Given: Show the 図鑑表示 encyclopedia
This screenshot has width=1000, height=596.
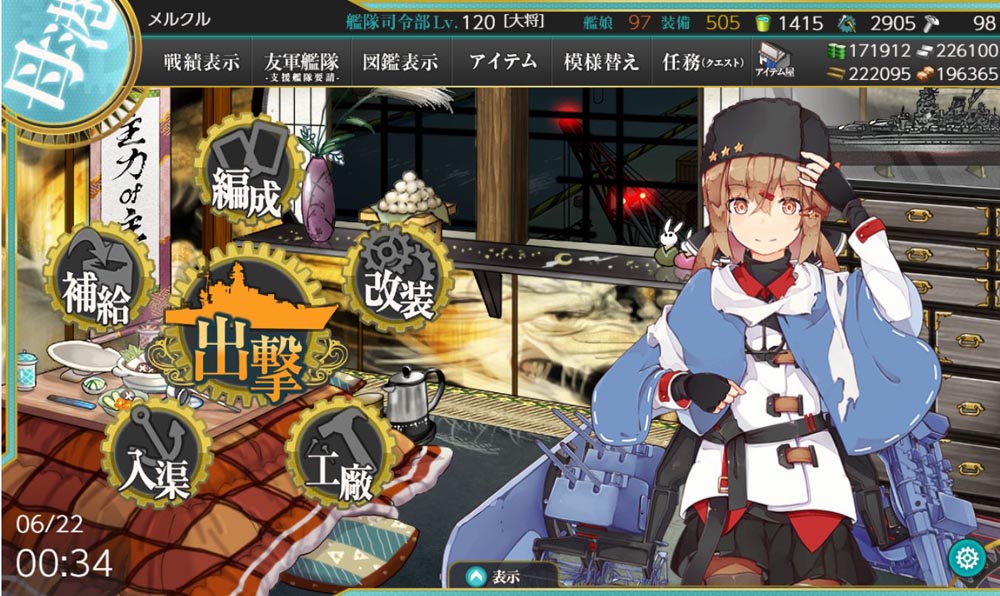Looking at the screenshot, I should tap(400, 62).
